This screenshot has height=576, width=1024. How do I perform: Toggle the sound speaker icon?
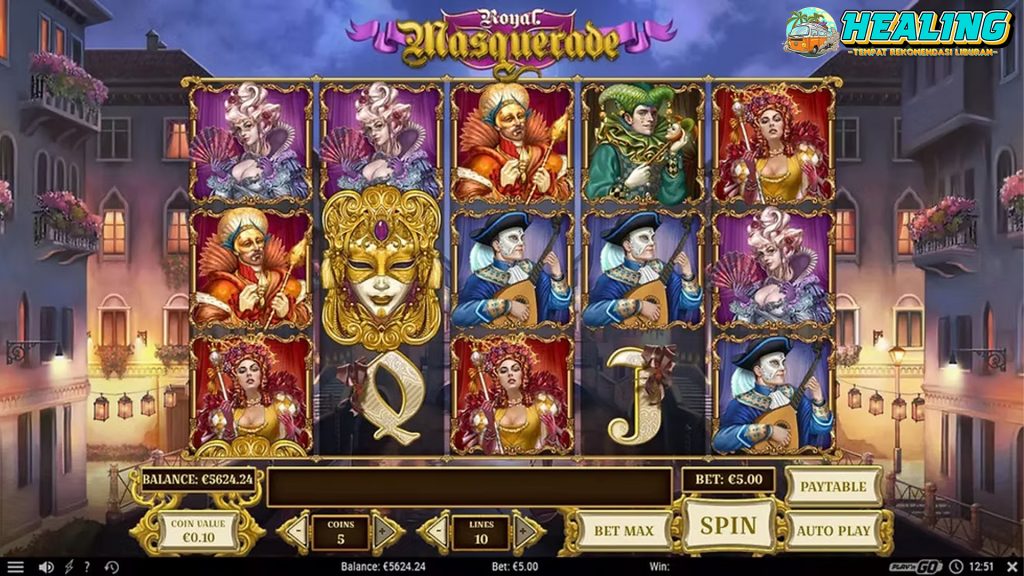click(x=46, y=567)
